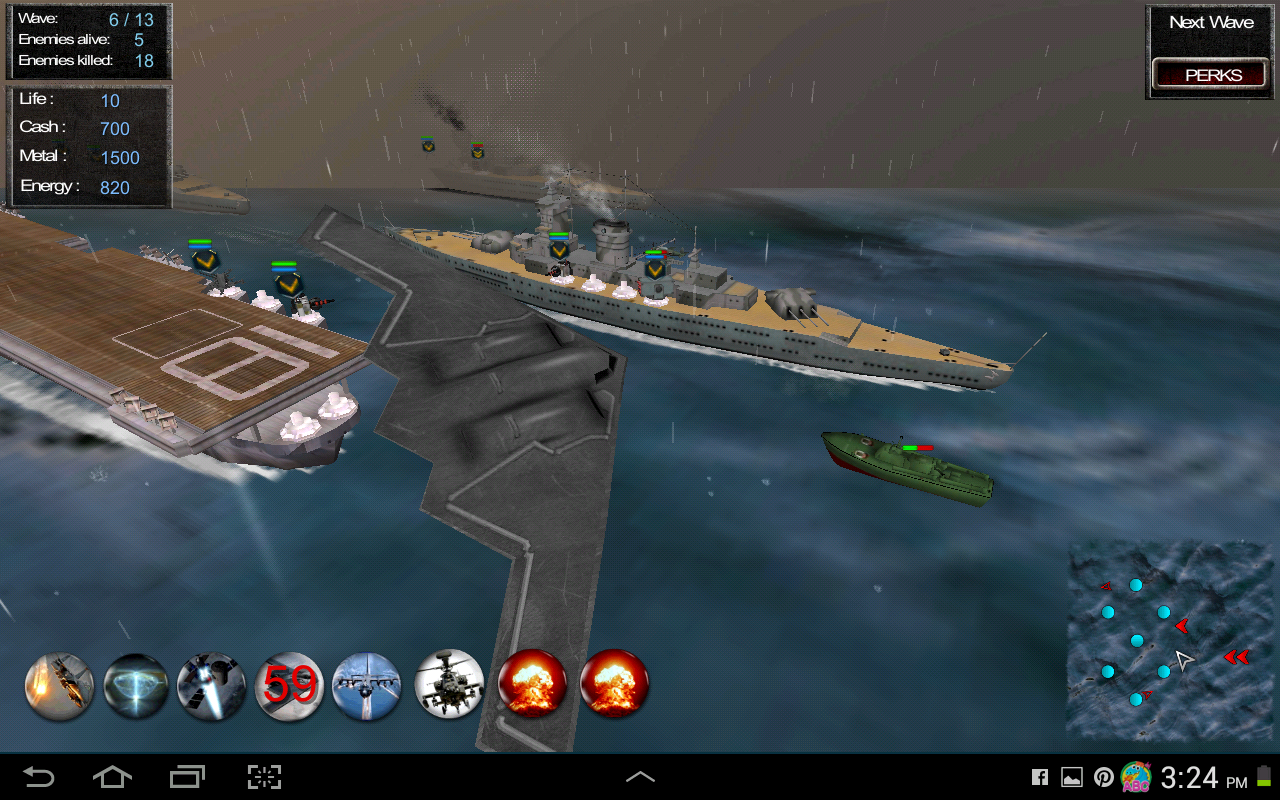The image size is (1280, 800).
Task: Activate the sonar shield ability
Action: tap(135, 686)
